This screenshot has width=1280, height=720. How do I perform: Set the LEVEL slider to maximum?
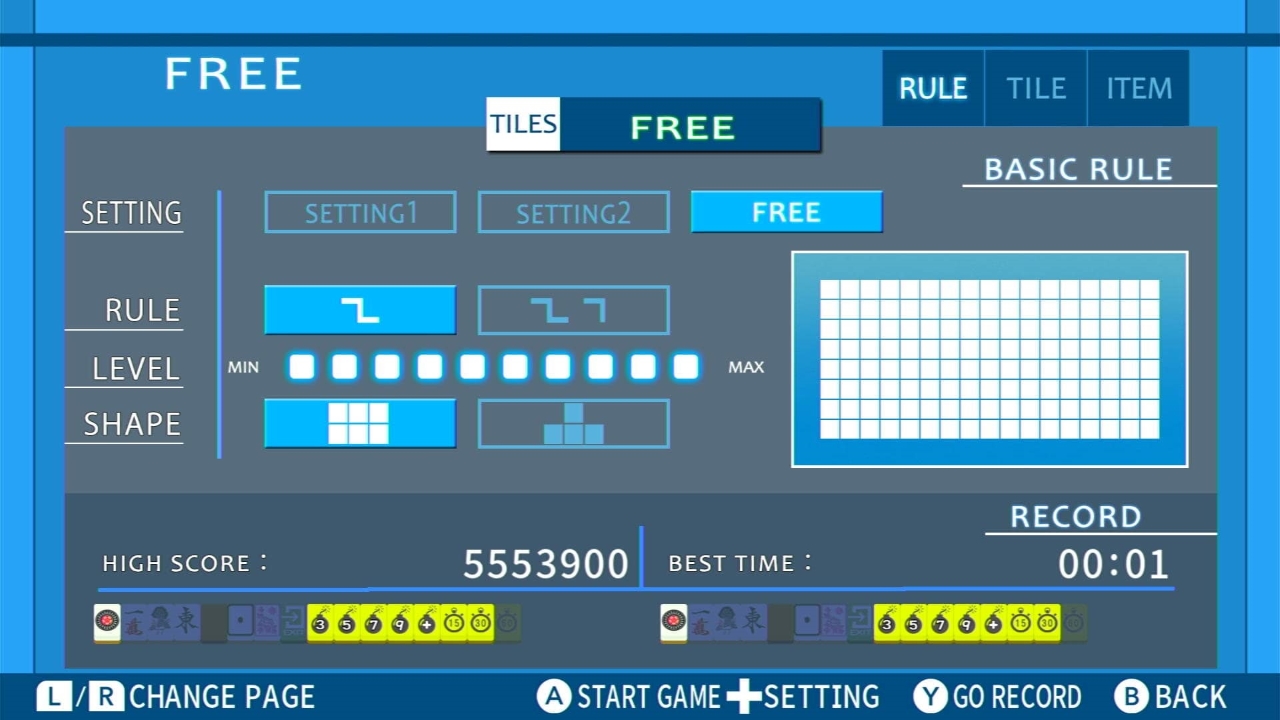[x=686, y=367]
